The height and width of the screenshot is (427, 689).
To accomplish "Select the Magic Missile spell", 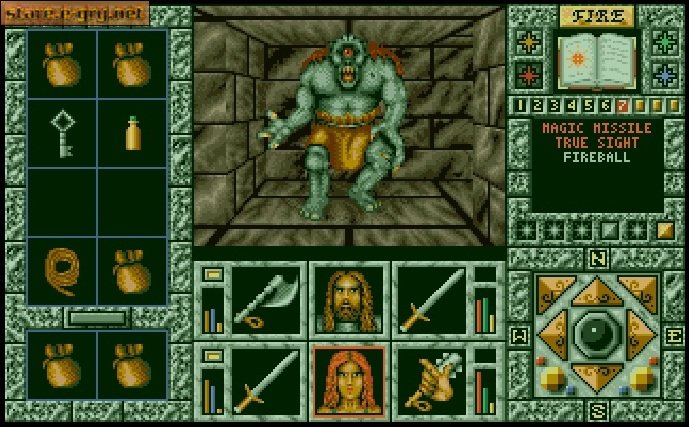I will 596,129.
